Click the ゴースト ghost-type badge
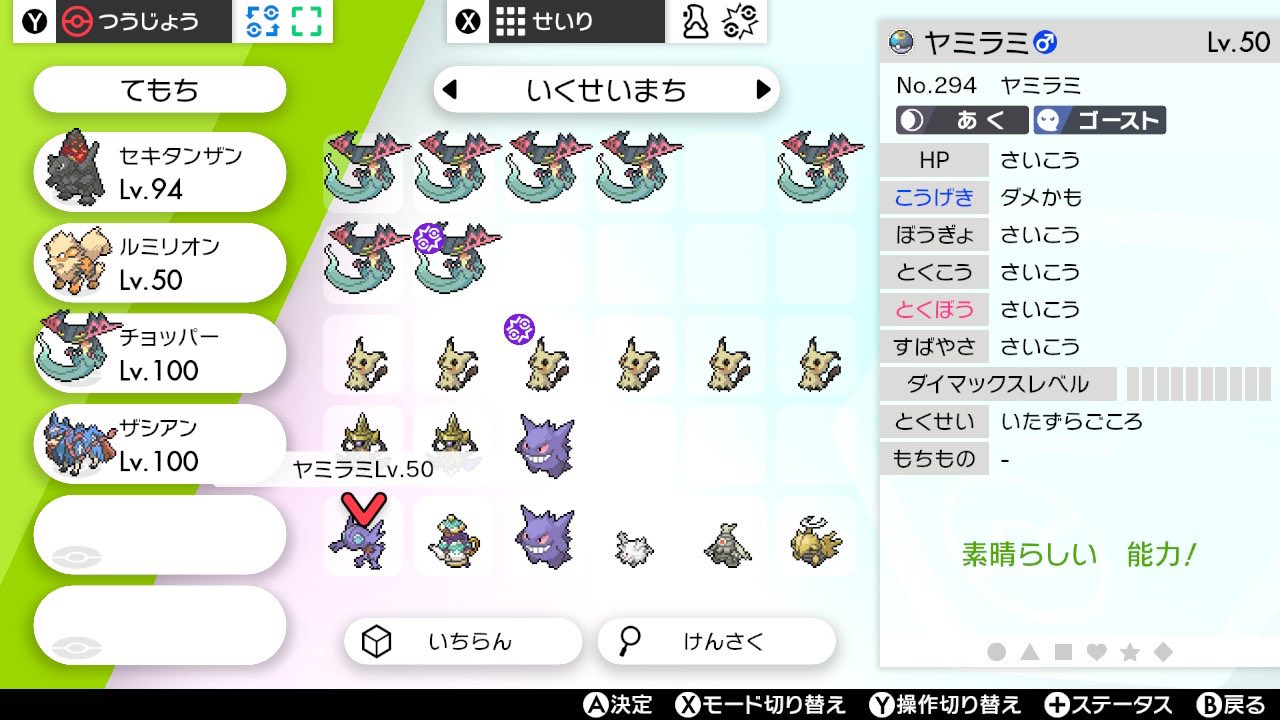Screen dimensions: 1280x720 point(1100,119)
